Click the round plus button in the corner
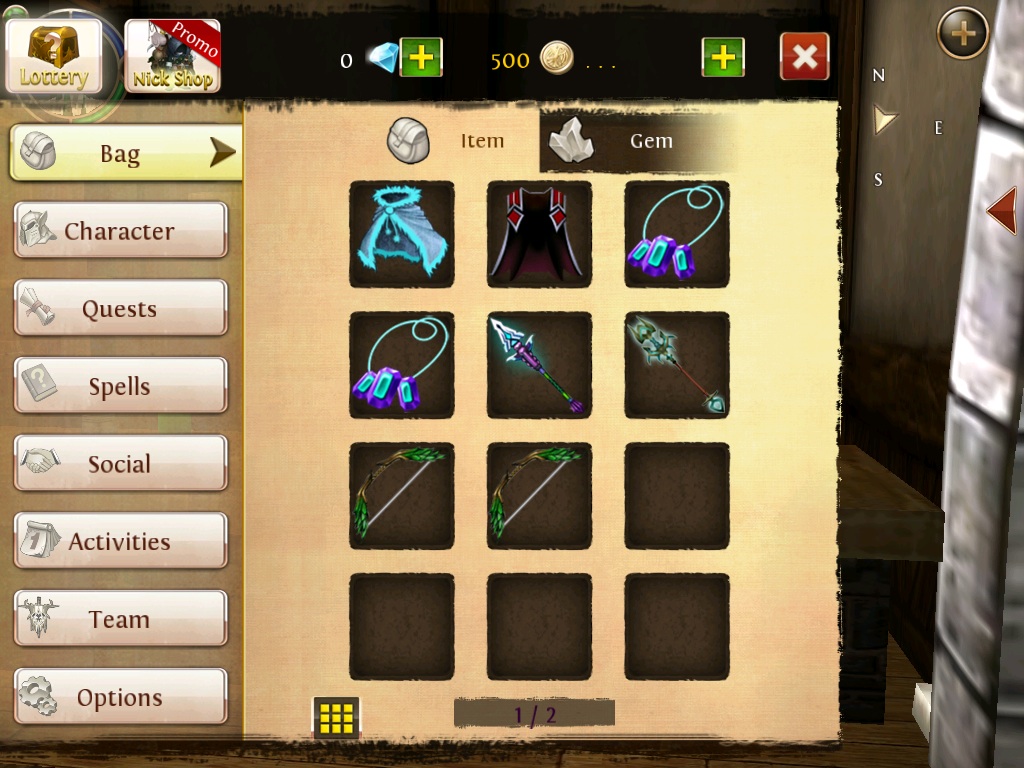 (x=962, y=35)
